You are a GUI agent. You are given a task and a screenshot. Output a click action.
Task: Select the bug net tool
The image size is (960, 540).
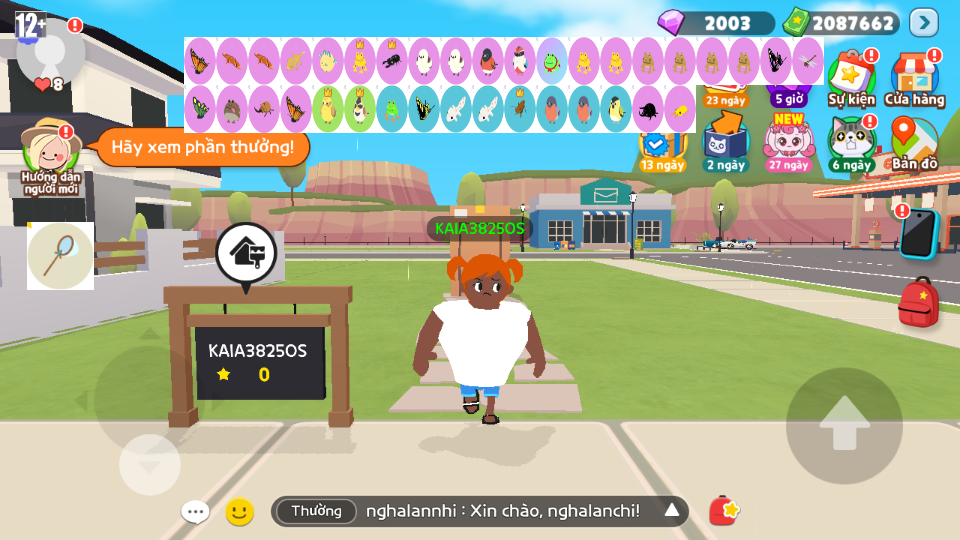tap(60, 256)
